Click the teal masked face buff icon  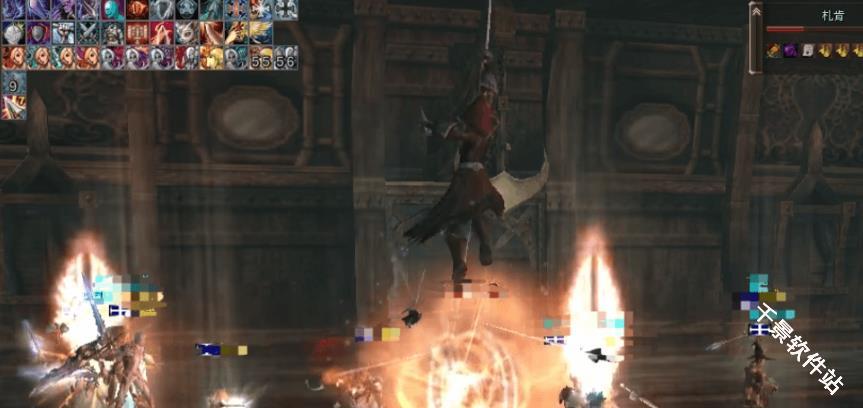click(x=112, y=10)
